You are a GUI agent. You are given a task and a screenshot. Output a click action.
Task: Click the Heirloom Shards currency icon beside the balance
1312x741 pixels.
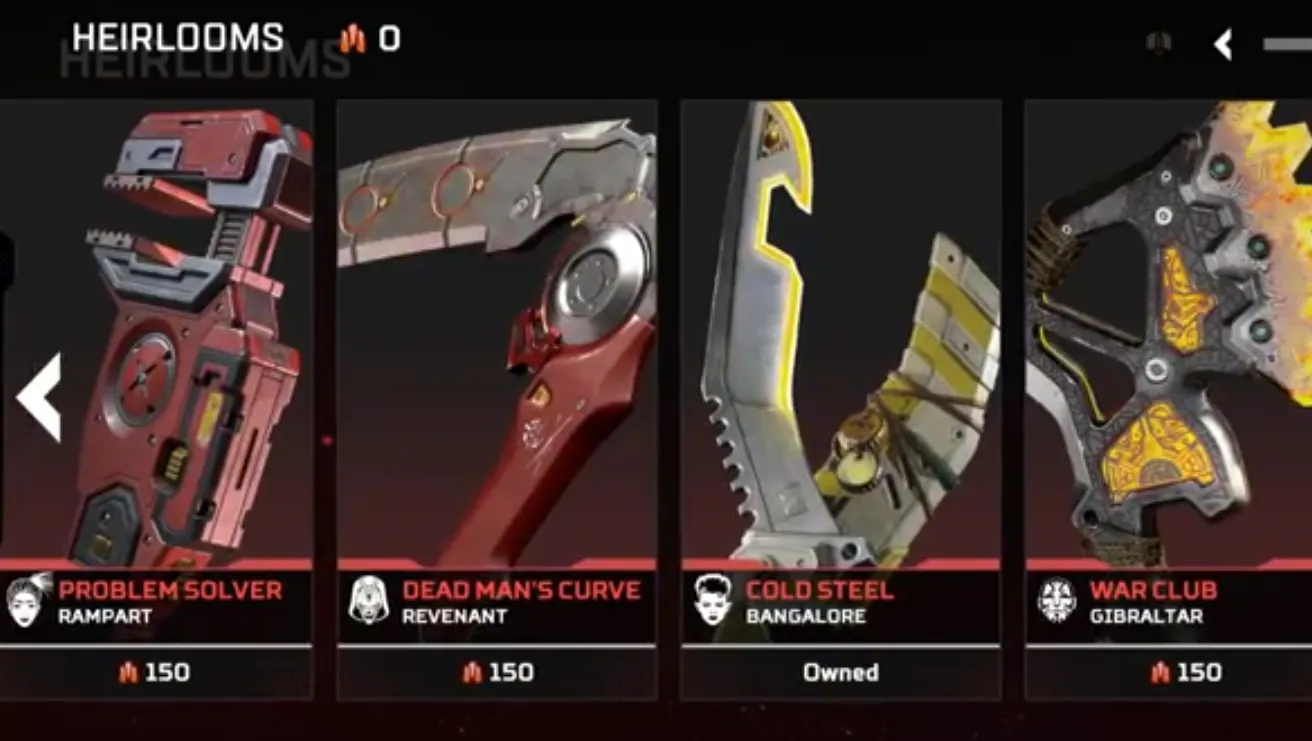(x=351, y=40)
